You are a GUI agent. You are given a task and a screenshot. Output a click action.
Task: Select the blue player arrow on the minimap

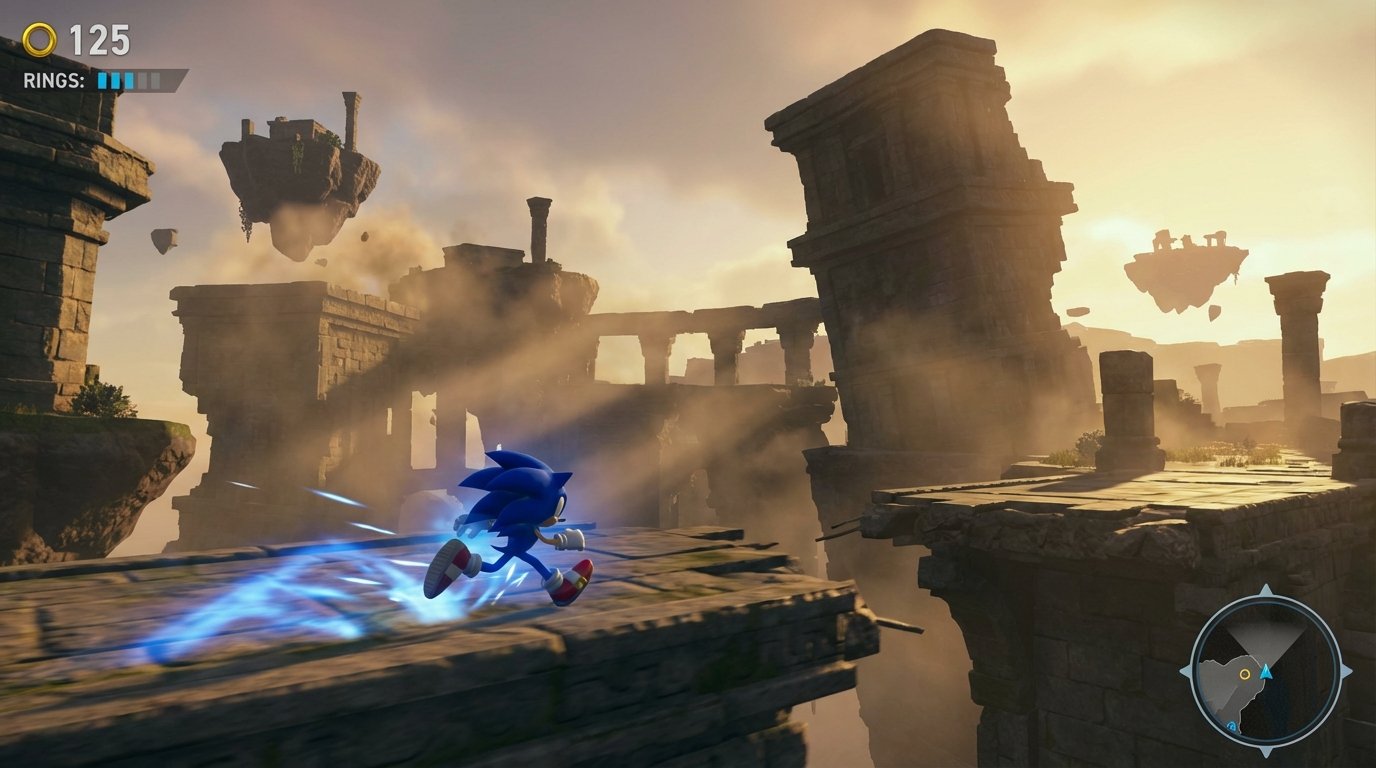[x=1265, y=672]
